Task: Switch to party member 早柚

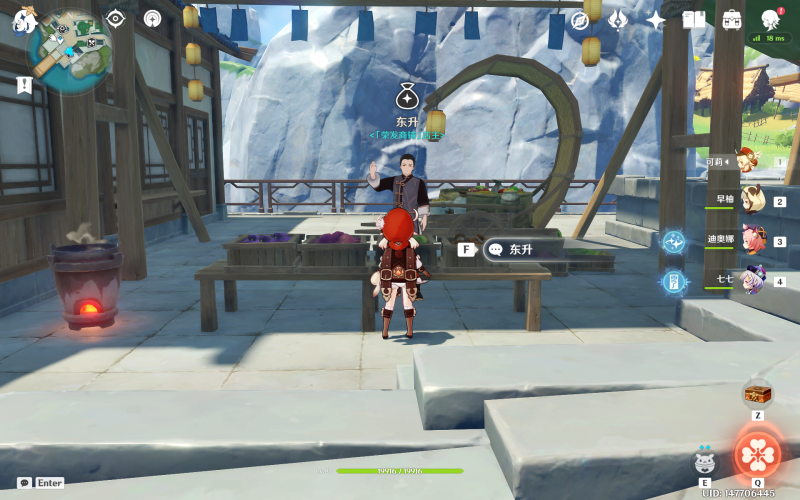Action: tap(750, 200)
